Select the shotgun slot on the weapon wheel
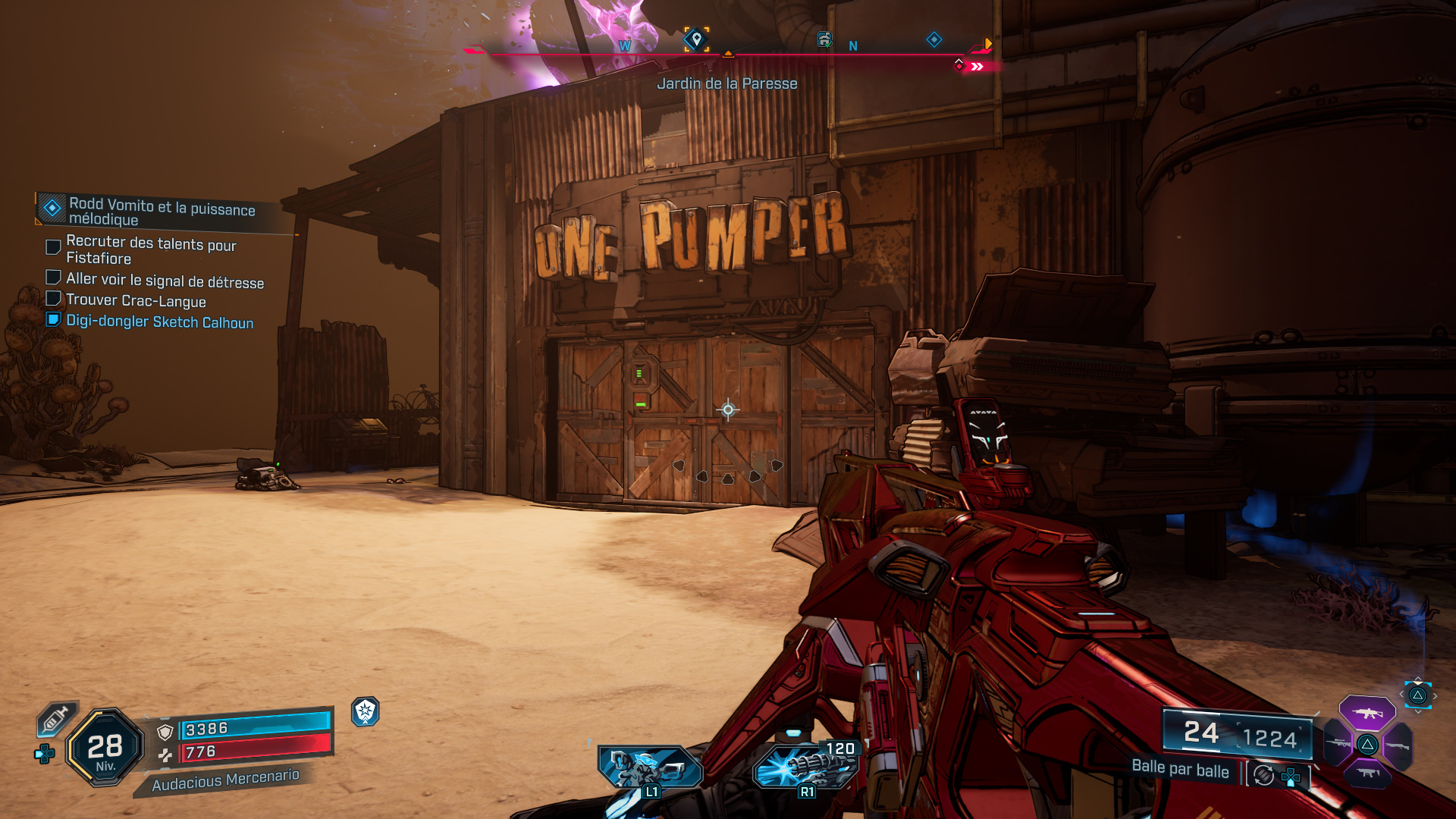This screenshot has width=1456, height=819. click(1398, 745)
